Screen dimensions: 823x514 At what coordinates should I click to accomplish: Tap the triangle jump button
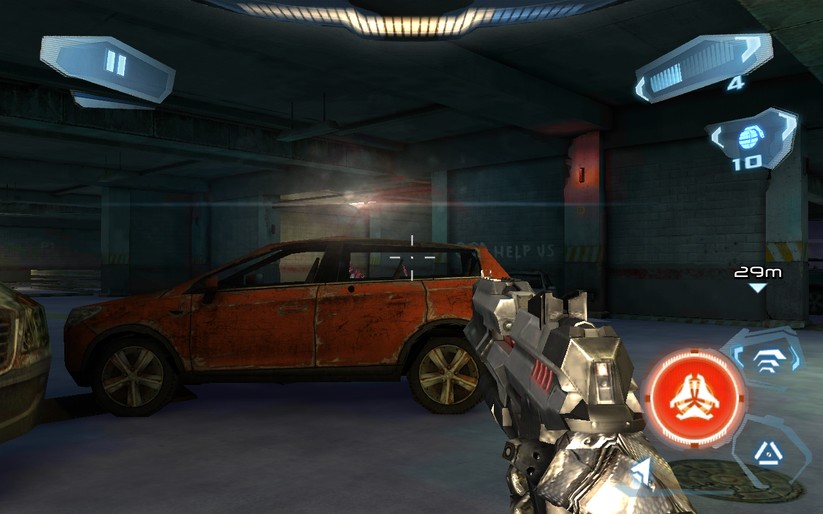tap(767, 454)
